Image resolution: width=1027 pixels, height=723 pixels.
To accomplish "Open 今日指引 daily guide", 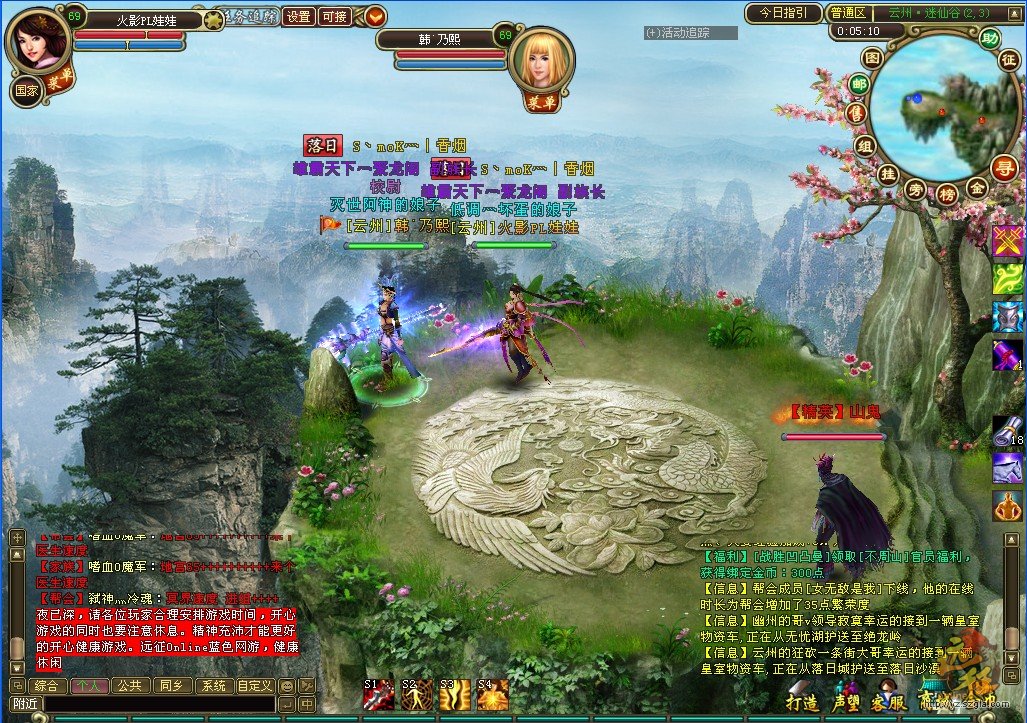I will coord(783,13).
